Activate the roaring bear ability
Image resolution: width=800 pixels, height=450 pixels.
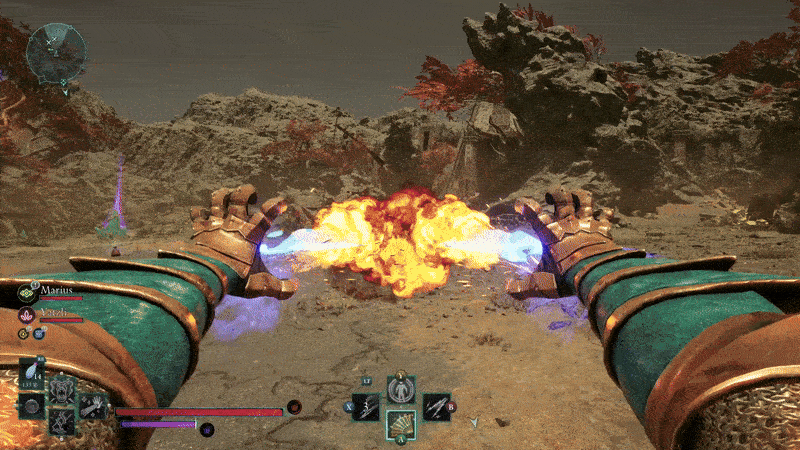pos(64,391)
